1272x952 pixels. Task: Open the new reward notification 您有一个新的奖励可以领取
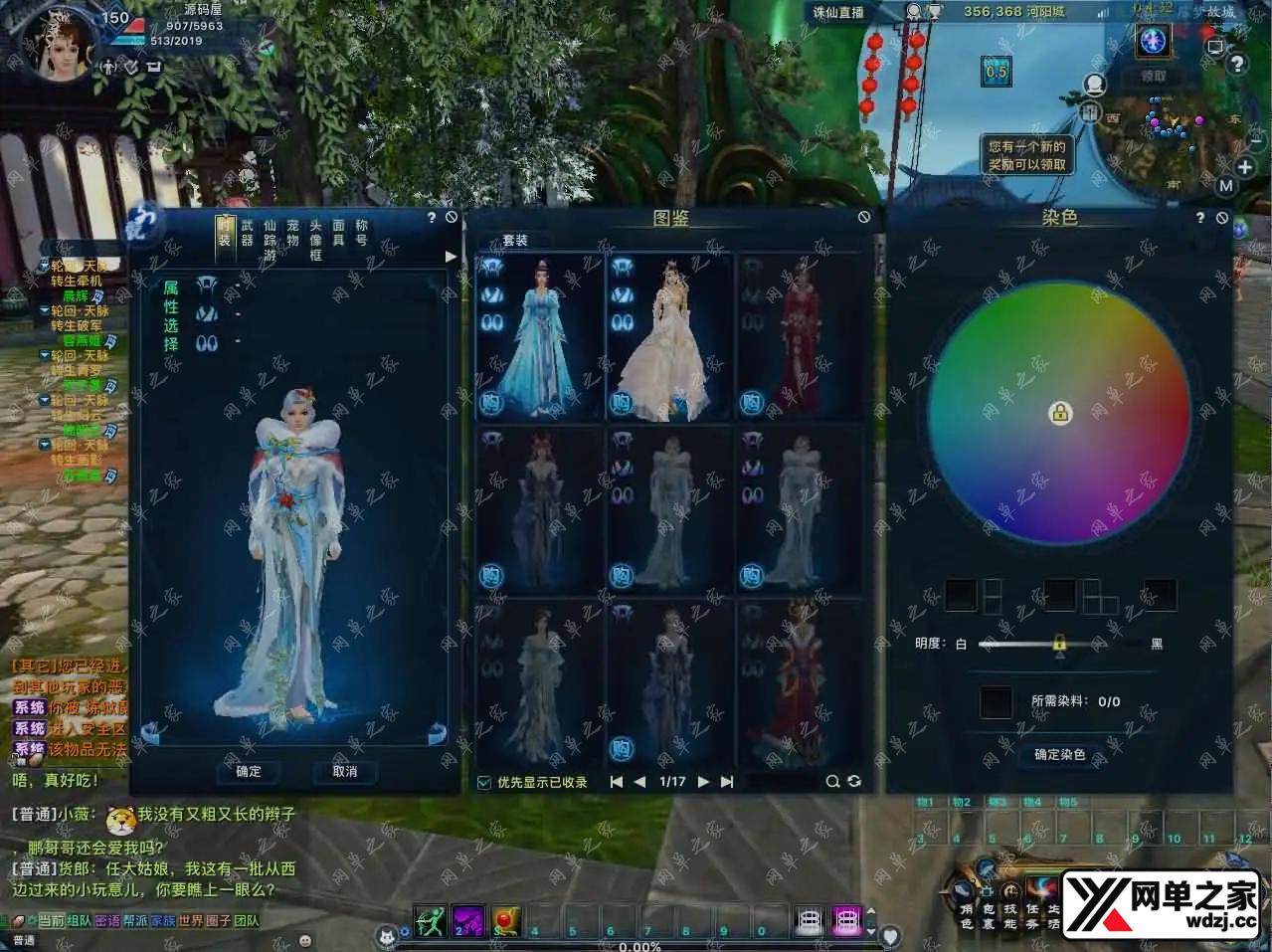click(1026, 155)
